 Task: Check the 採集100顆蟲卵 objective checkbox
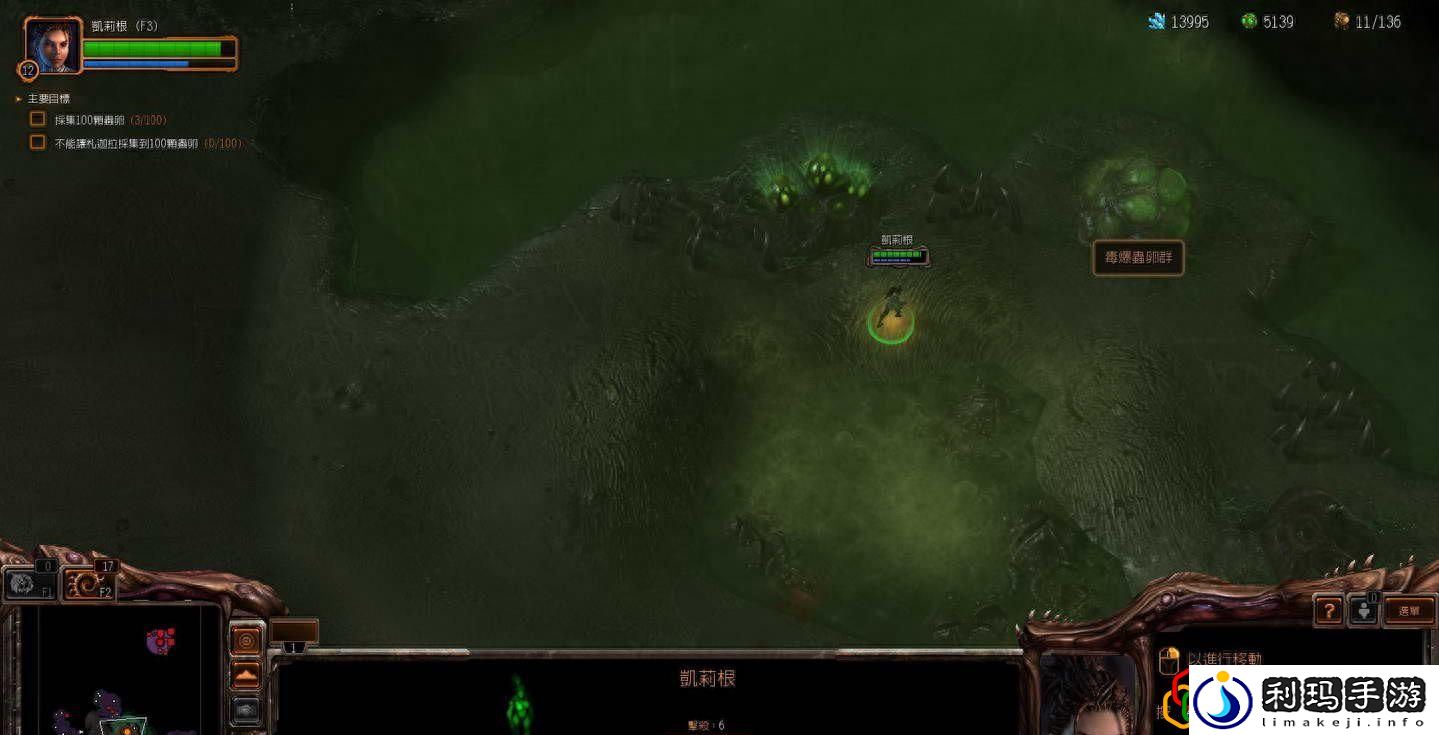(x=37, y=118)
